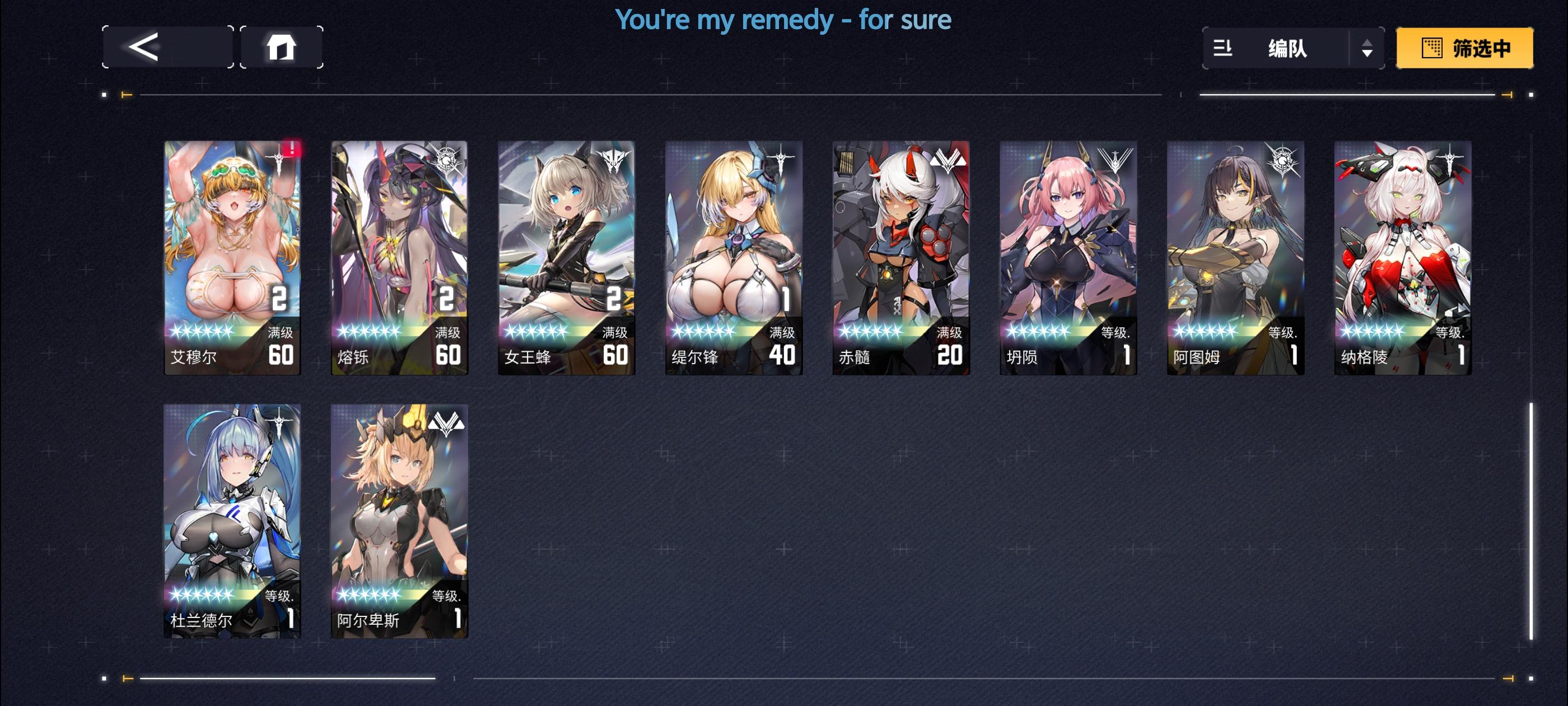Click the home icon button
The image size is (1568, 706).
tap(280, 49)
